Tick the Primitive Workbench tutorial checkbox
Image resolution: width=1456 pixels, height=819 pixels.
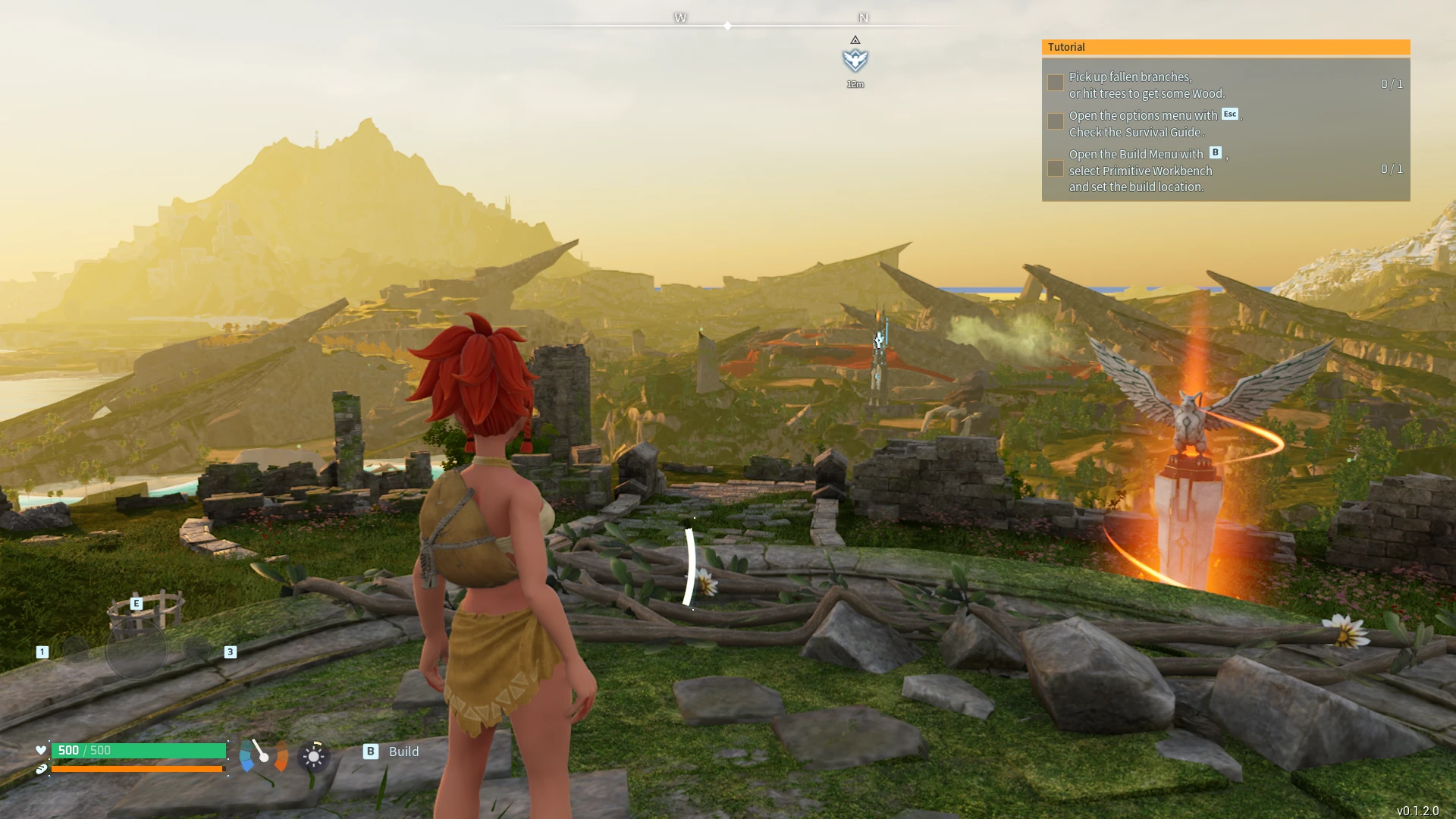(x=1055, y=168)
